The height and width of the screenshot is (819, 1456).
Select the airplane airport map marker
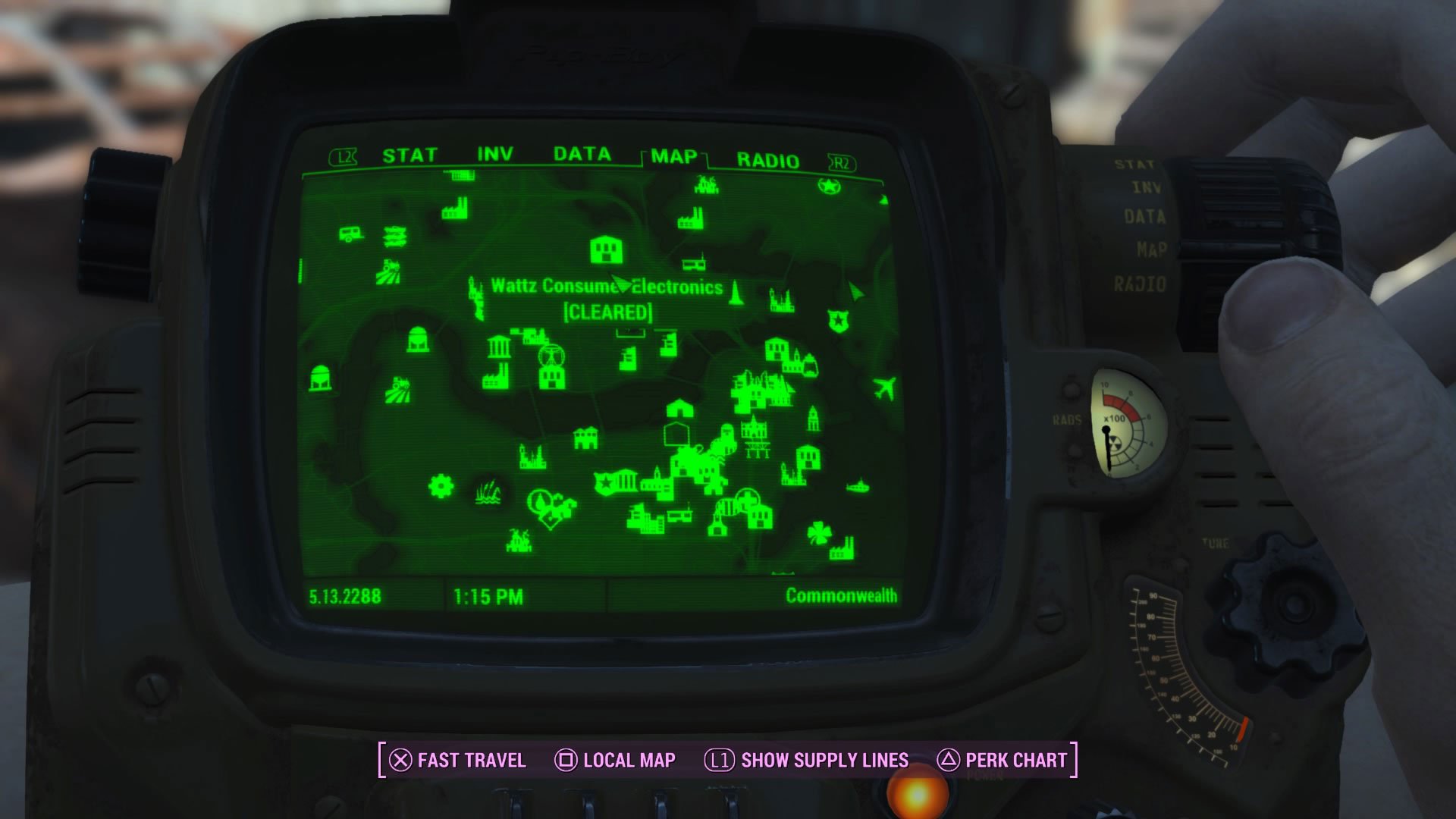coord(883,388)
